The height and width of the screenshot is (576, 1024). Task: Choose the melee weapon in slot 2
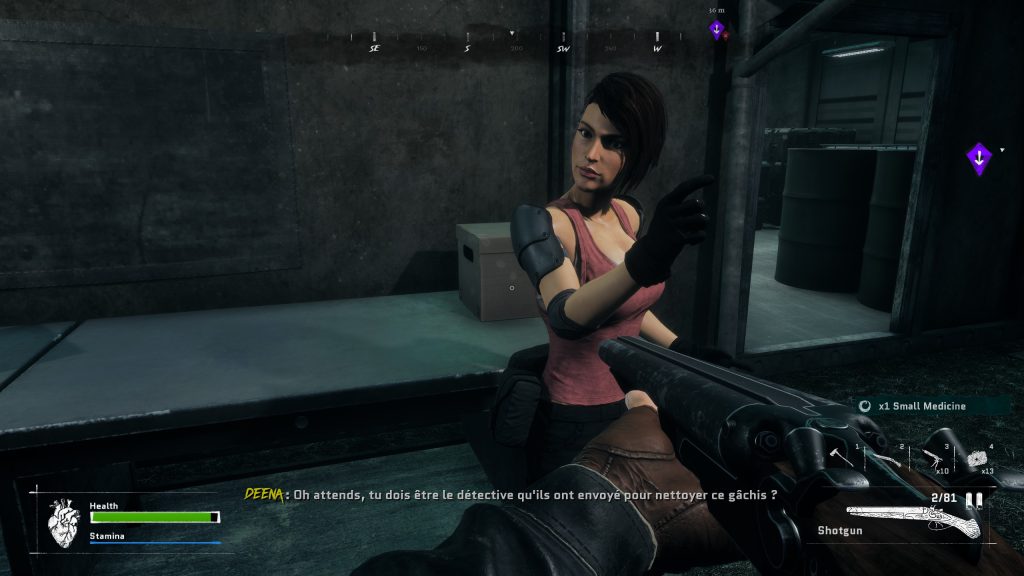[885, 459]
